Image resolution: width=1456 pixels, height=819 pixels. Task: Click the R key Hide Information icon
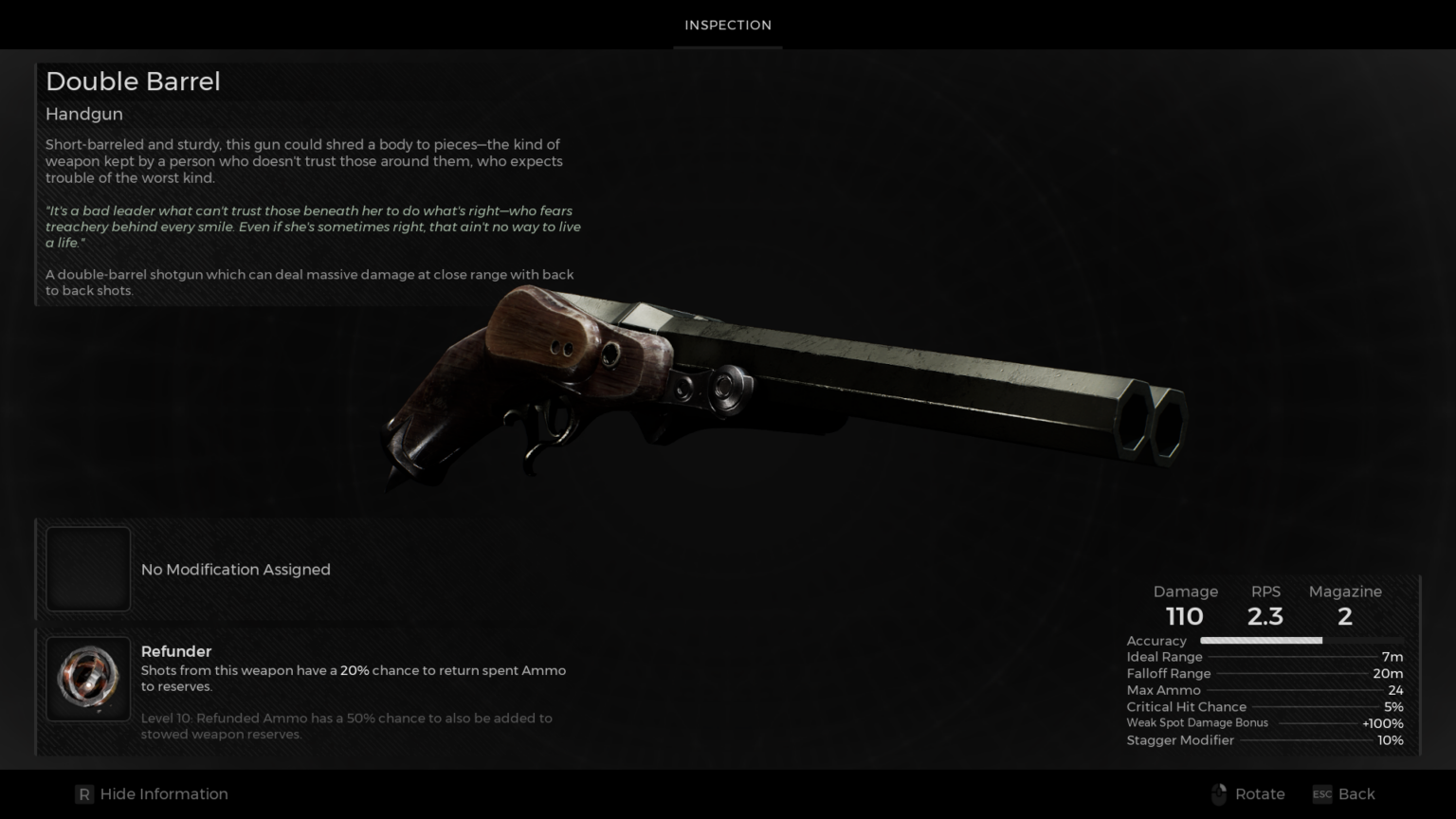tap(85, 794)
